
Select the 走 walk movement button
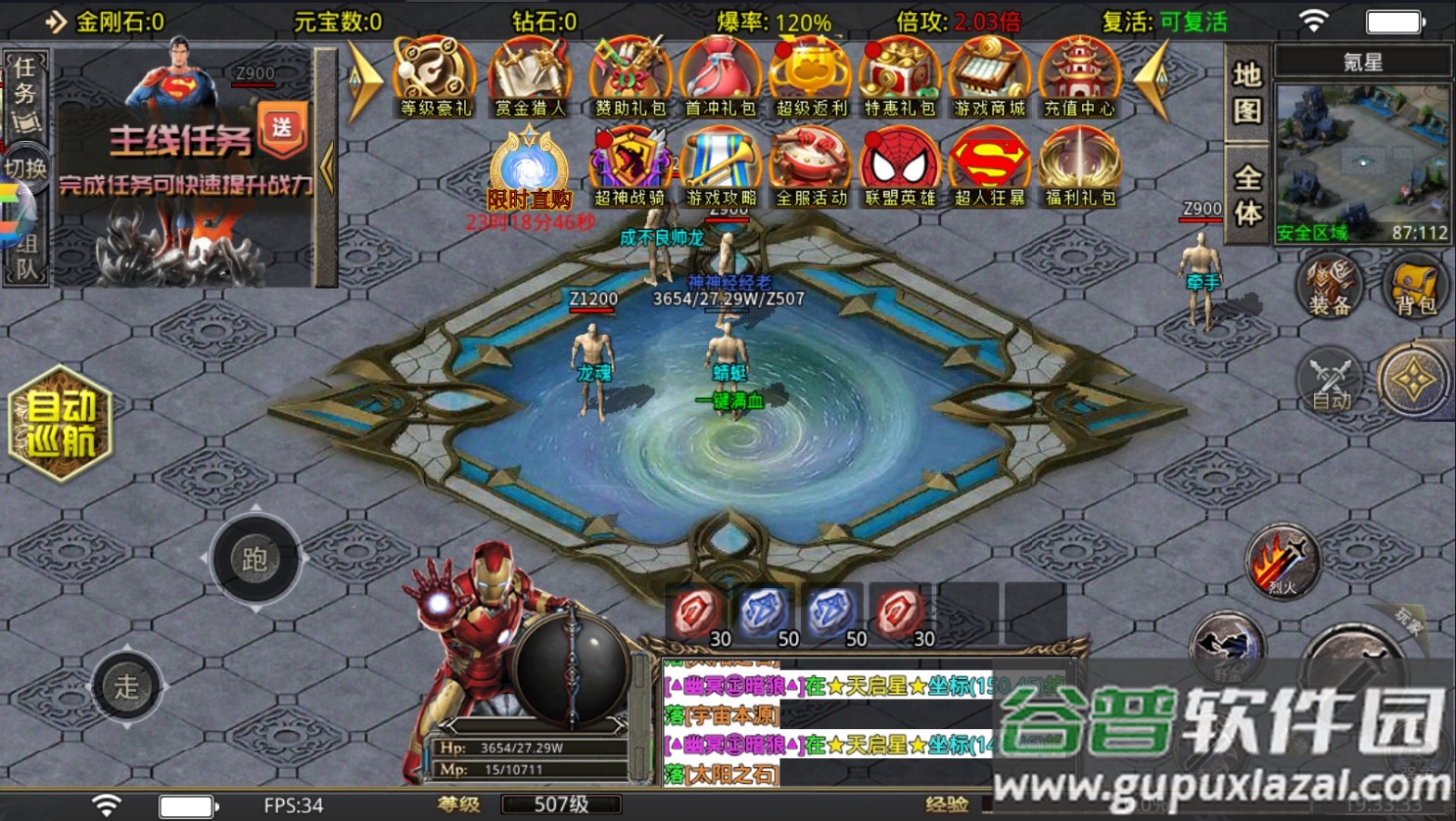pos(127,686)
